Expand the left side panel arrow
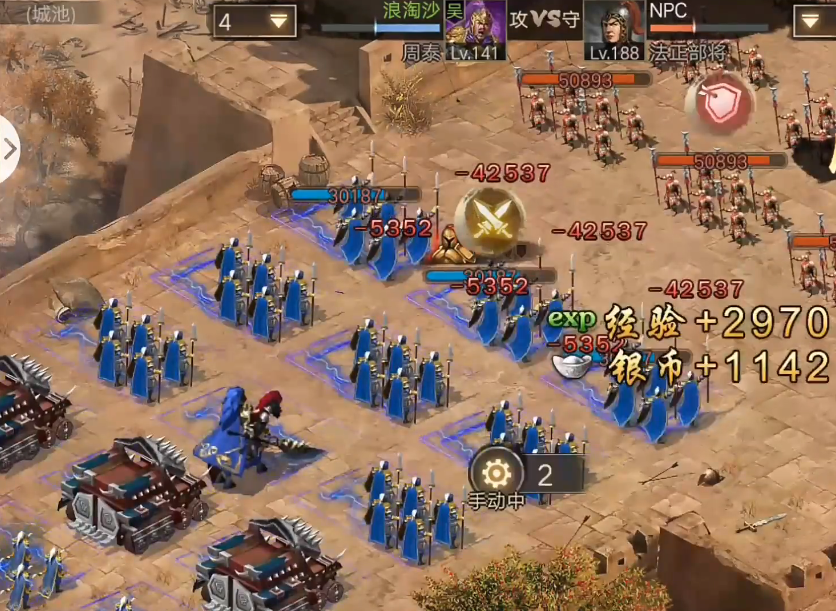 9,149
